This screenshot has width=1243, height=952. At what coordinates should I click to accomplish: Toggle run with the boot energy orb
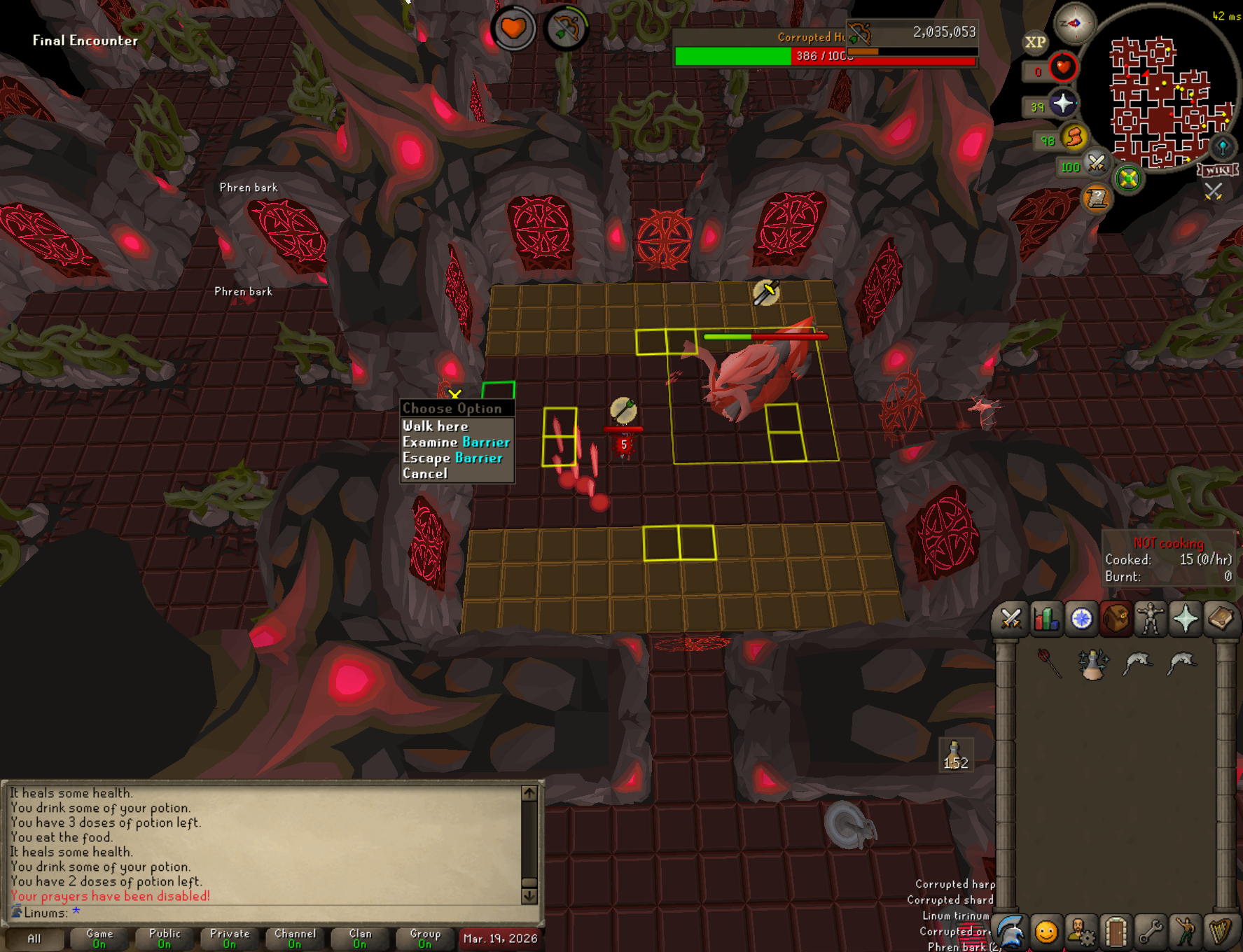tap(1074, 136)
